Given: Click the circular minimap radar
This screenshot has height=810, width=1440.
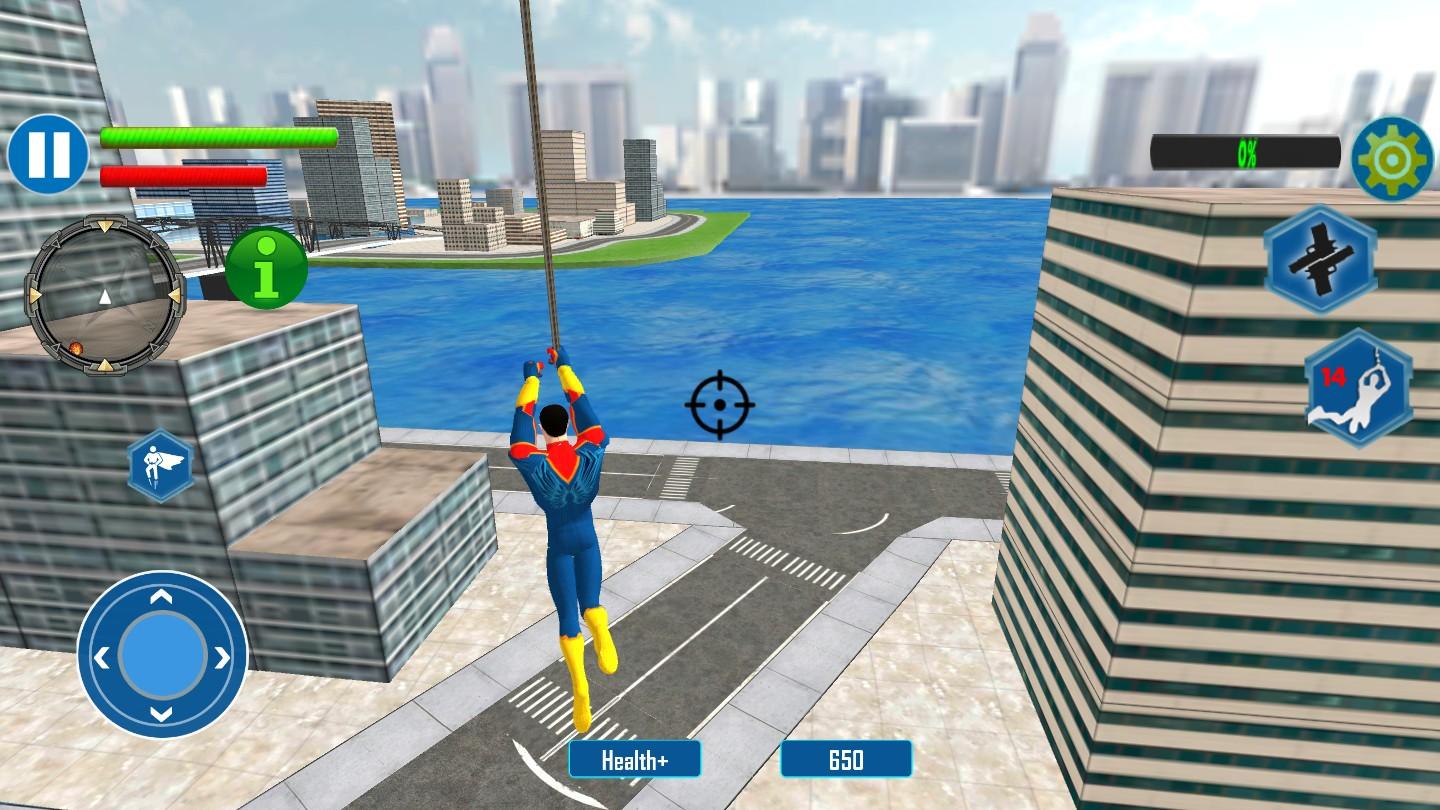Looking at the screenshot, I should tap(105, 296).
